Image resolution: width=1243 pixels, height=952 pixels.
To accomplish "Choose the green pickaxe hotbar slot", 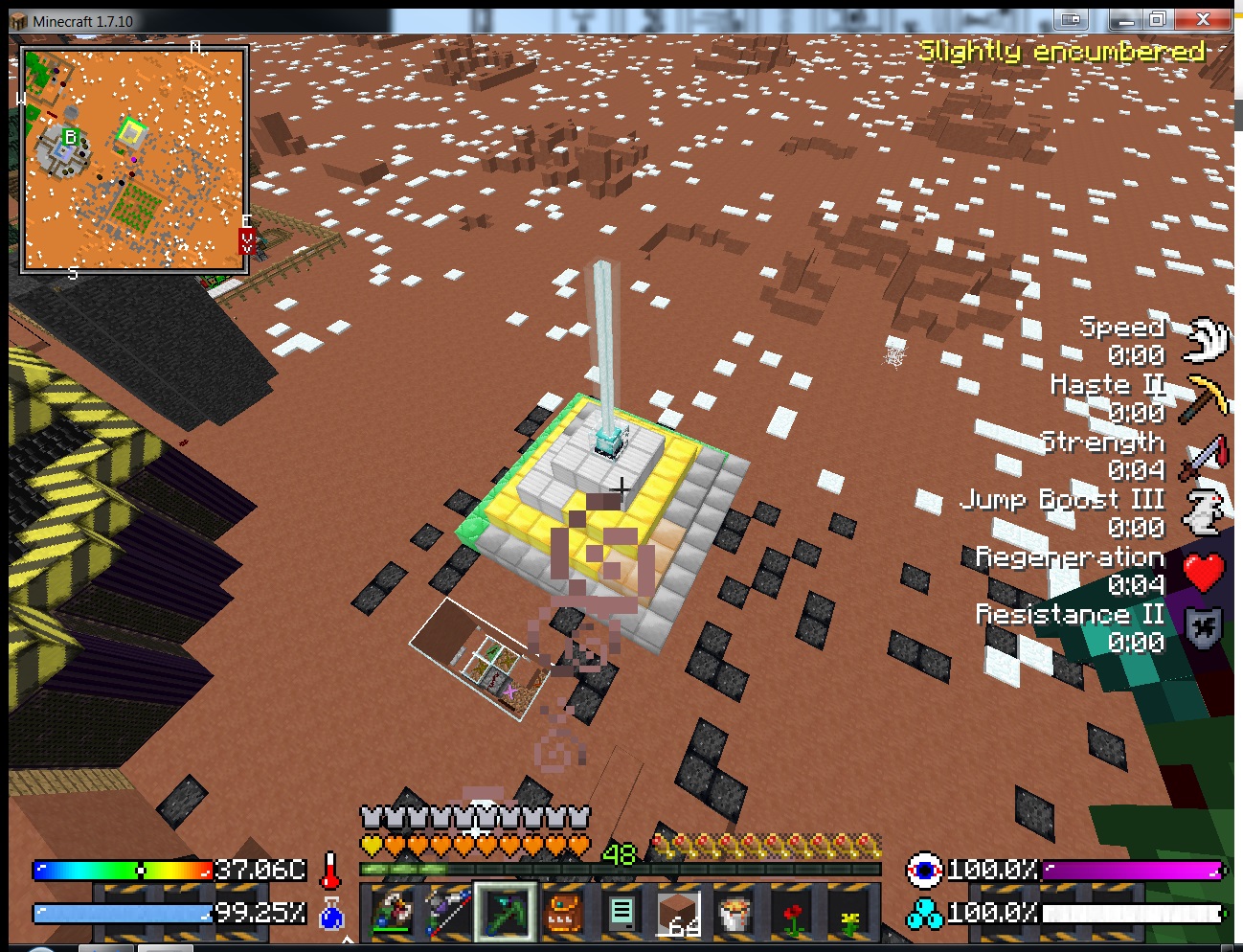I will click(x=506, y=911).
